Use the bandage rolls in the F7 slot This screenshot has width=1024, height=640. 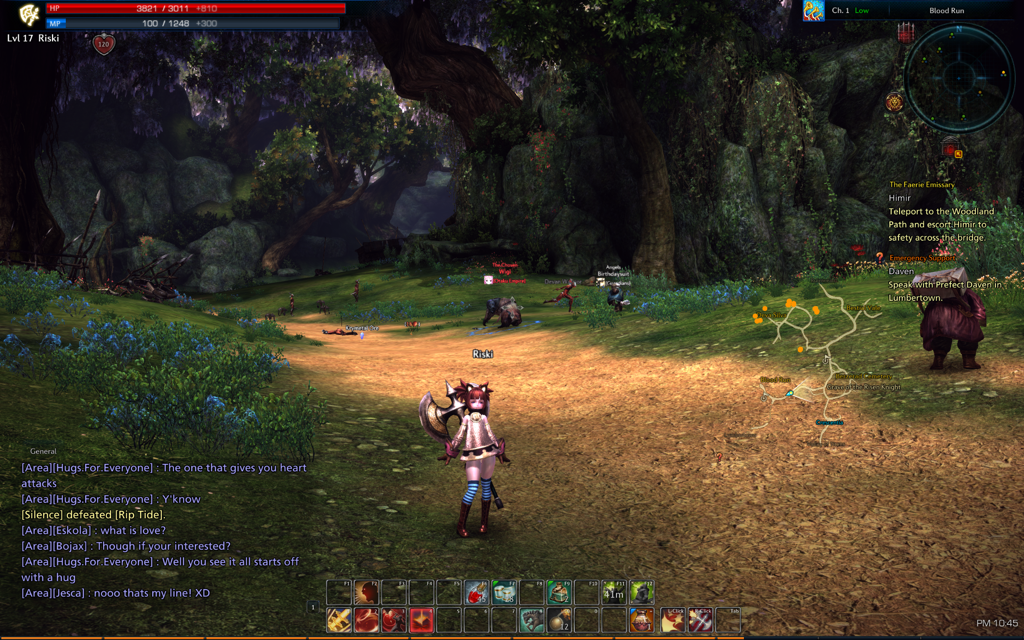point(504,592)
